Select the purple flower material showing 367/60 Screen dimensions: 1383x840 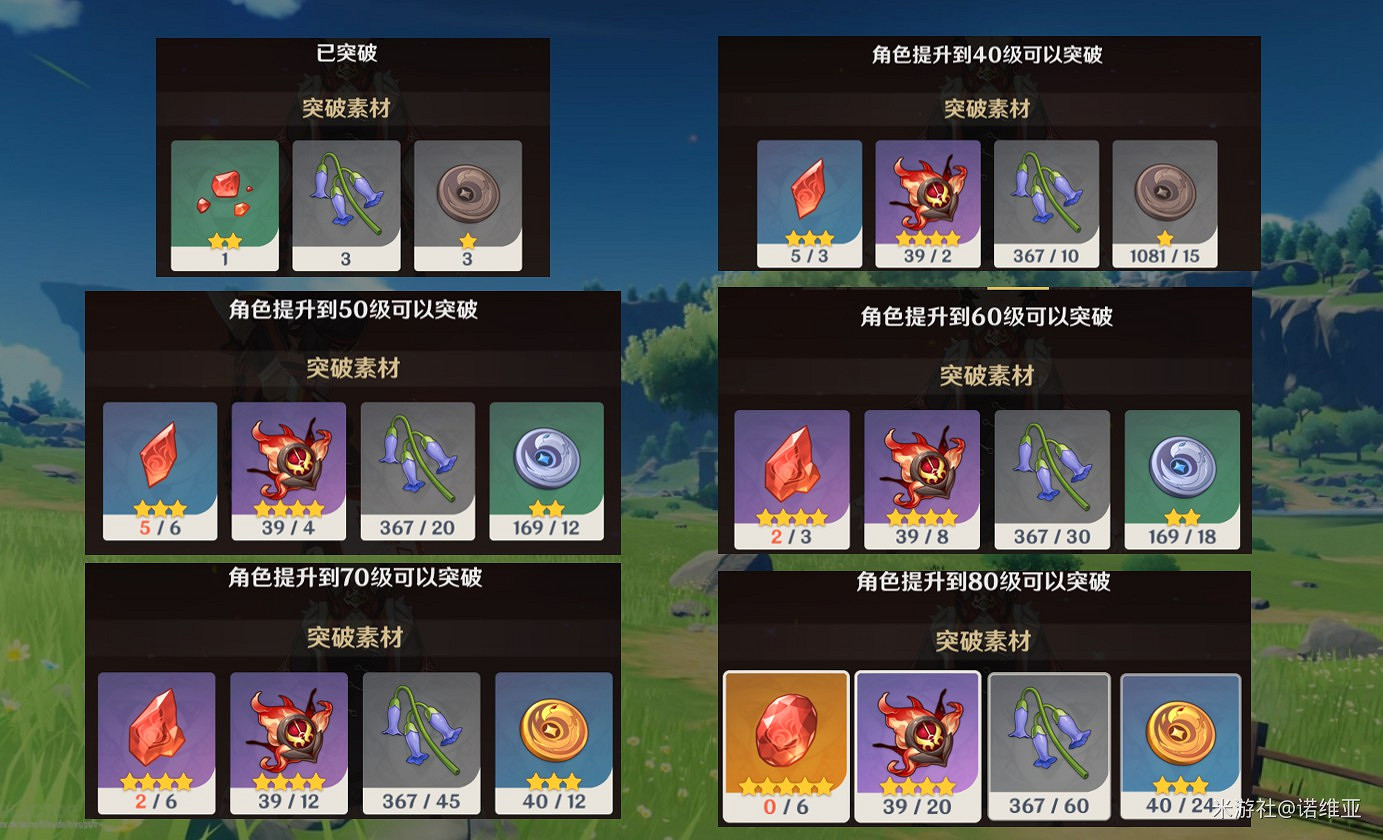point(1049,740)
